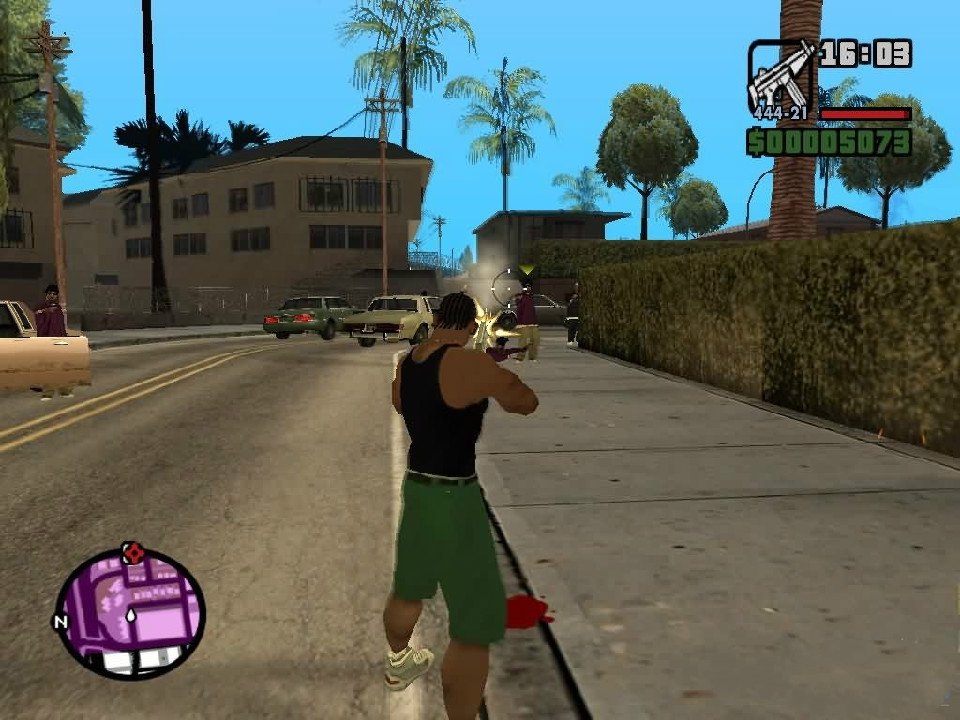Open the circular radar minimap
This screenshot has width=960, height=720.
[x=130, y=612]
